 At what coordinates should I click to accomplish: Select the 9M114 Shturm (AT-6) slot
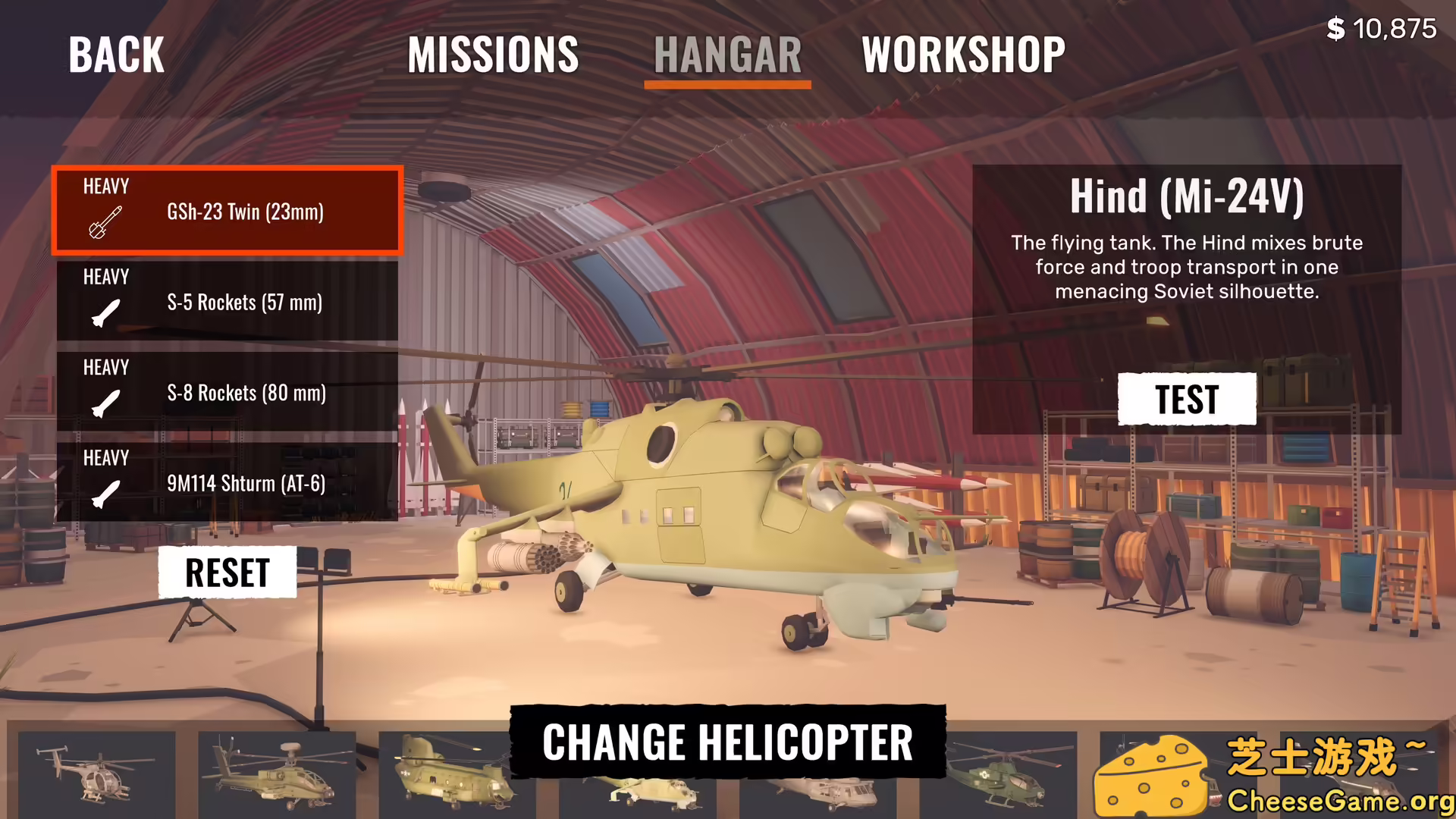point(227,482)
